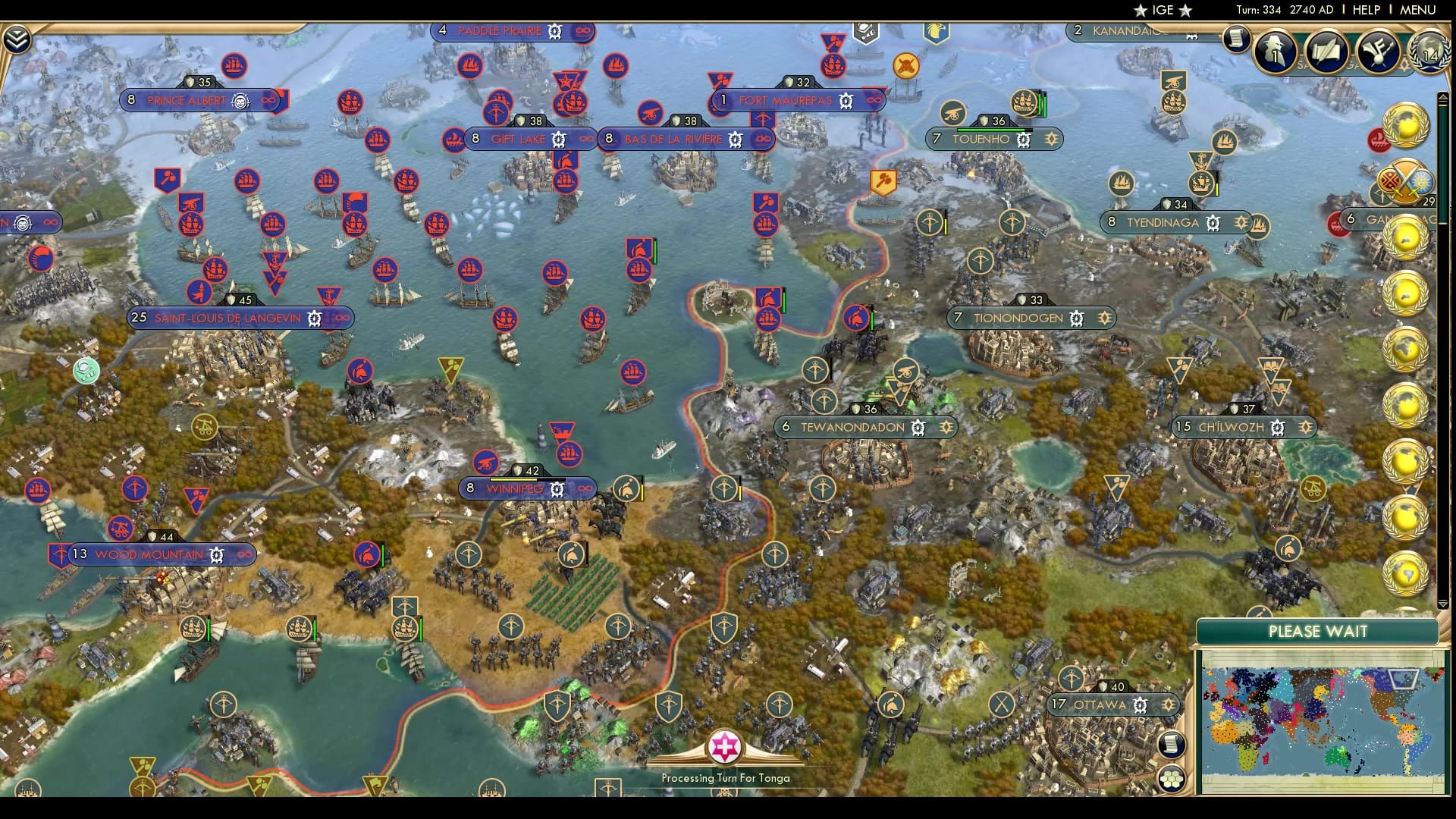Open Winnipeg's production via its gear icon
The width and height of the screenshot is (1456, 819).
[557, 489]
